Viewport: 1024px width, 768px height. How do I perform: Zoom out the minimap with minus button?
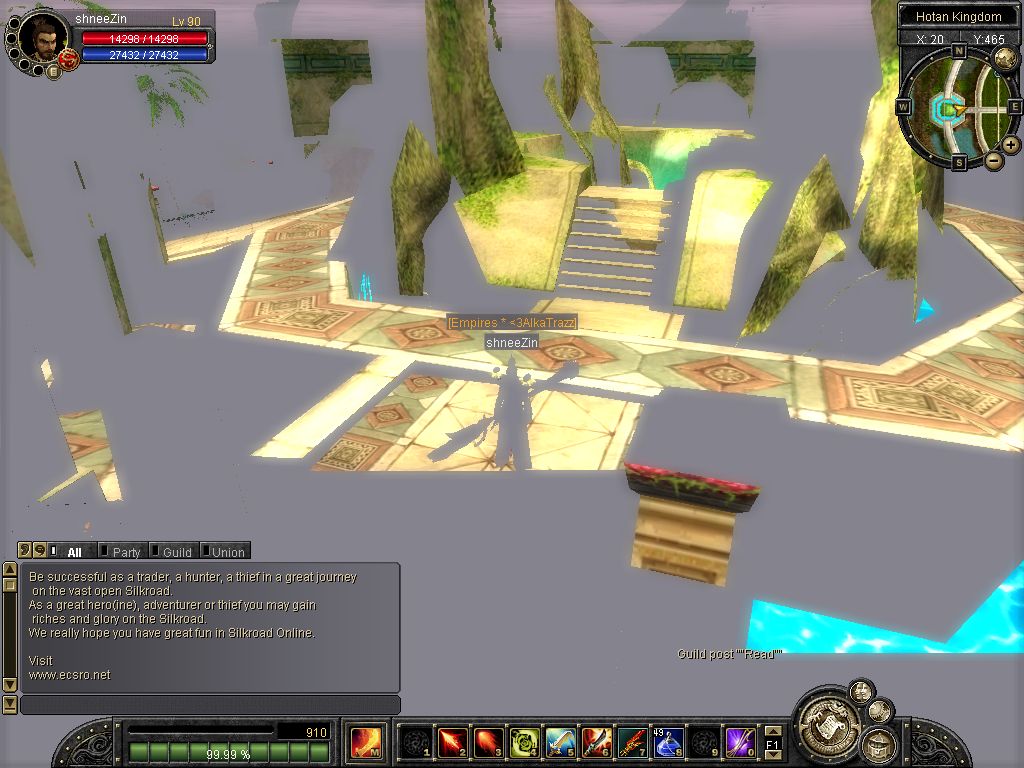coord(994,160)
